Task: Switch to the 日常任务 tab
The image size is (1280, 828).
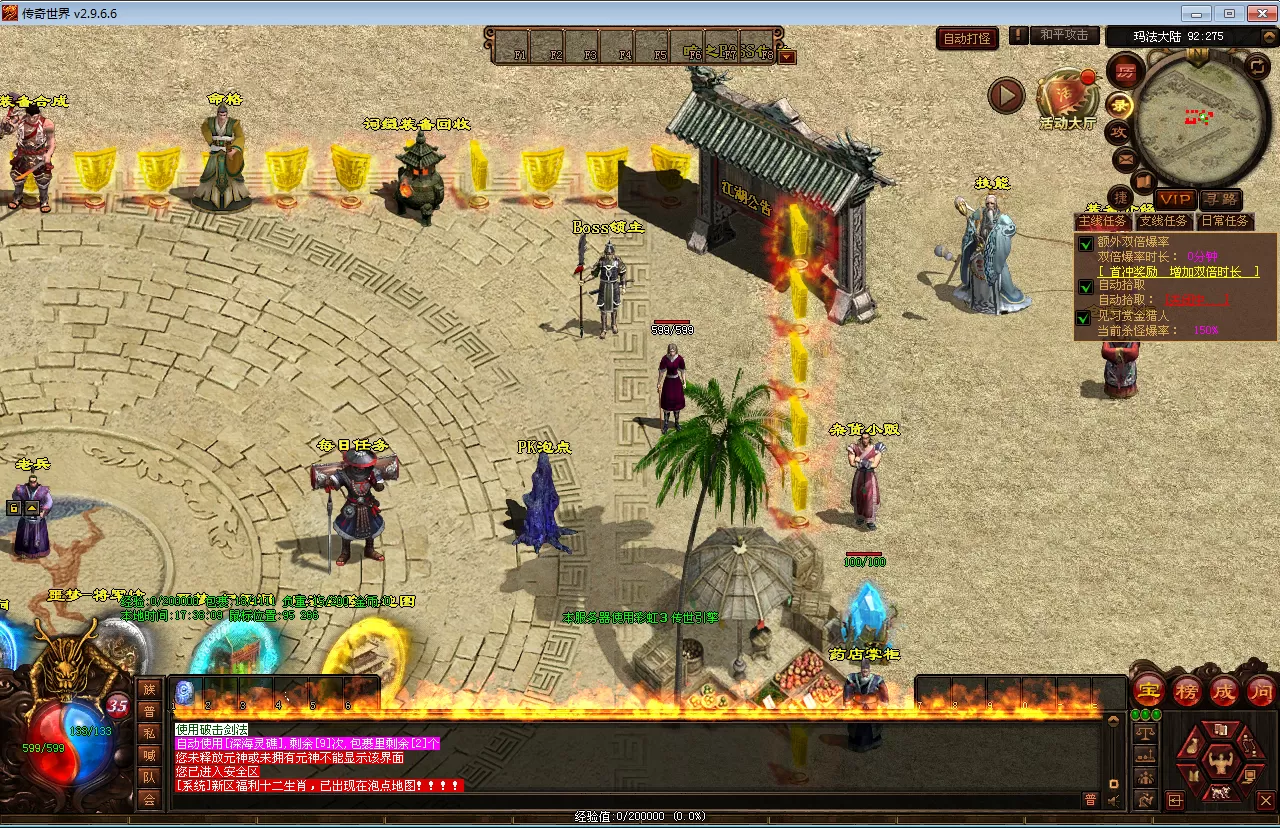Action: coord(1225,221)
